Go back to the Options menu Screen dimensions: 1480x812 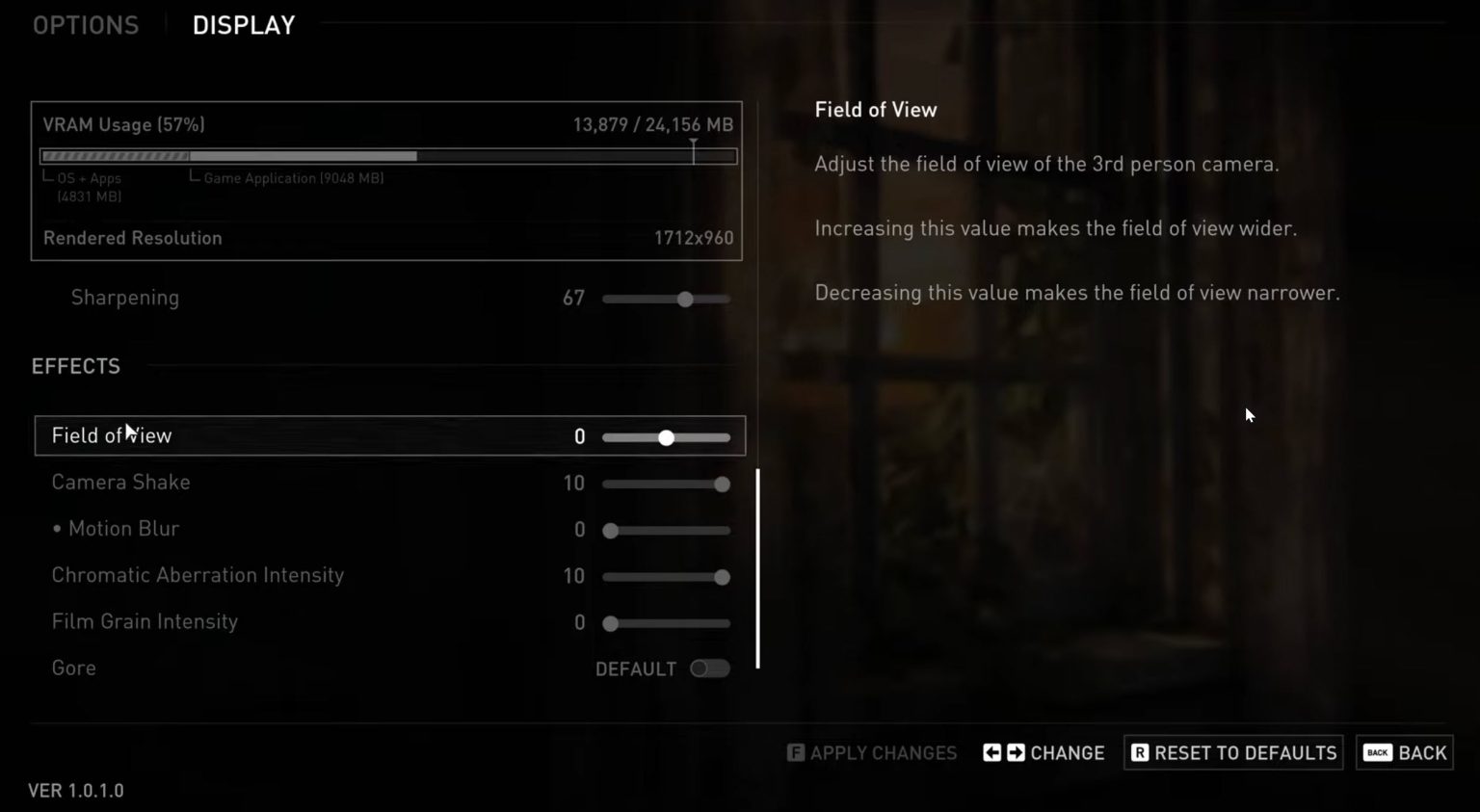[86, 25]
